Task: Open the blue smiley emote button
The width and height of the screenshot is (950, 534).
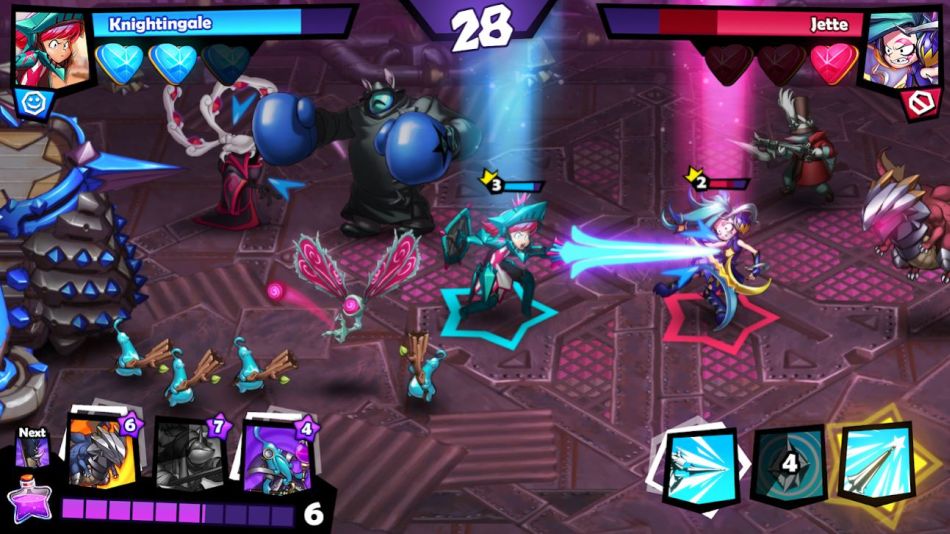Action: tap(28, 100)
